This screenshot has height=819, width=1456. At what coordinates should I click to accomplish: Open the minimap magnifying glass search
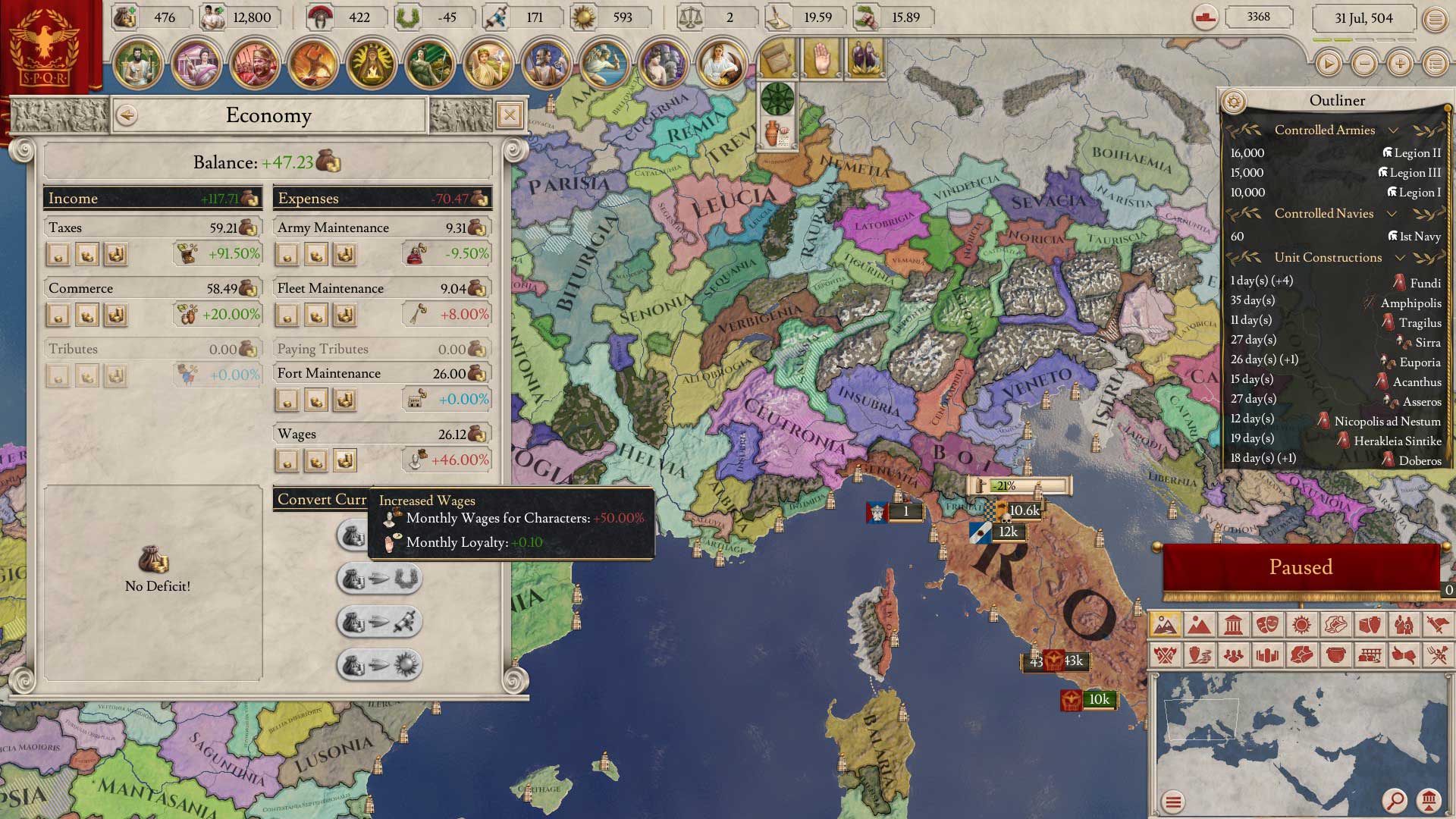point(1394,800)
